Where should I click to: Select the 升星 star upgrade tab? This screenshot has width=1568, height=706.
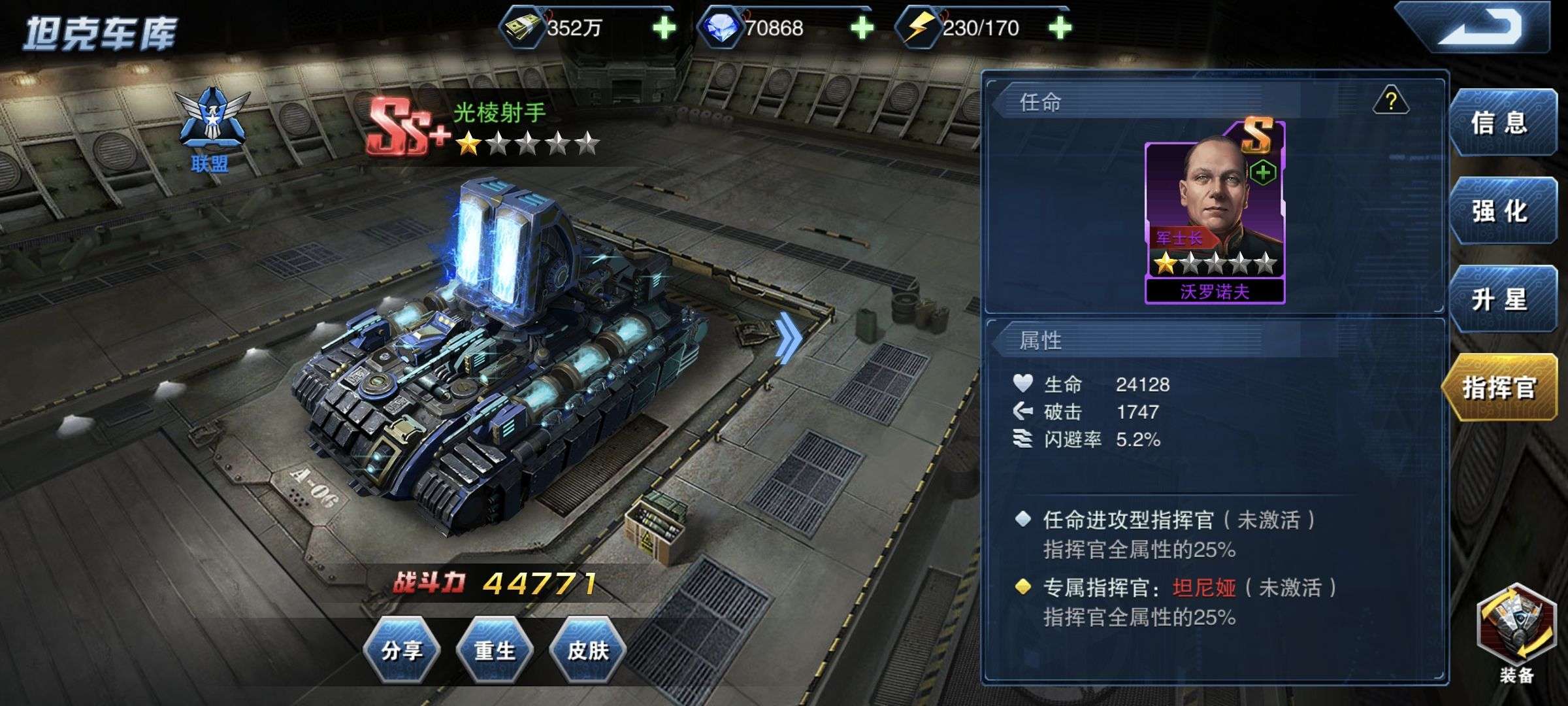[1500, 299]
